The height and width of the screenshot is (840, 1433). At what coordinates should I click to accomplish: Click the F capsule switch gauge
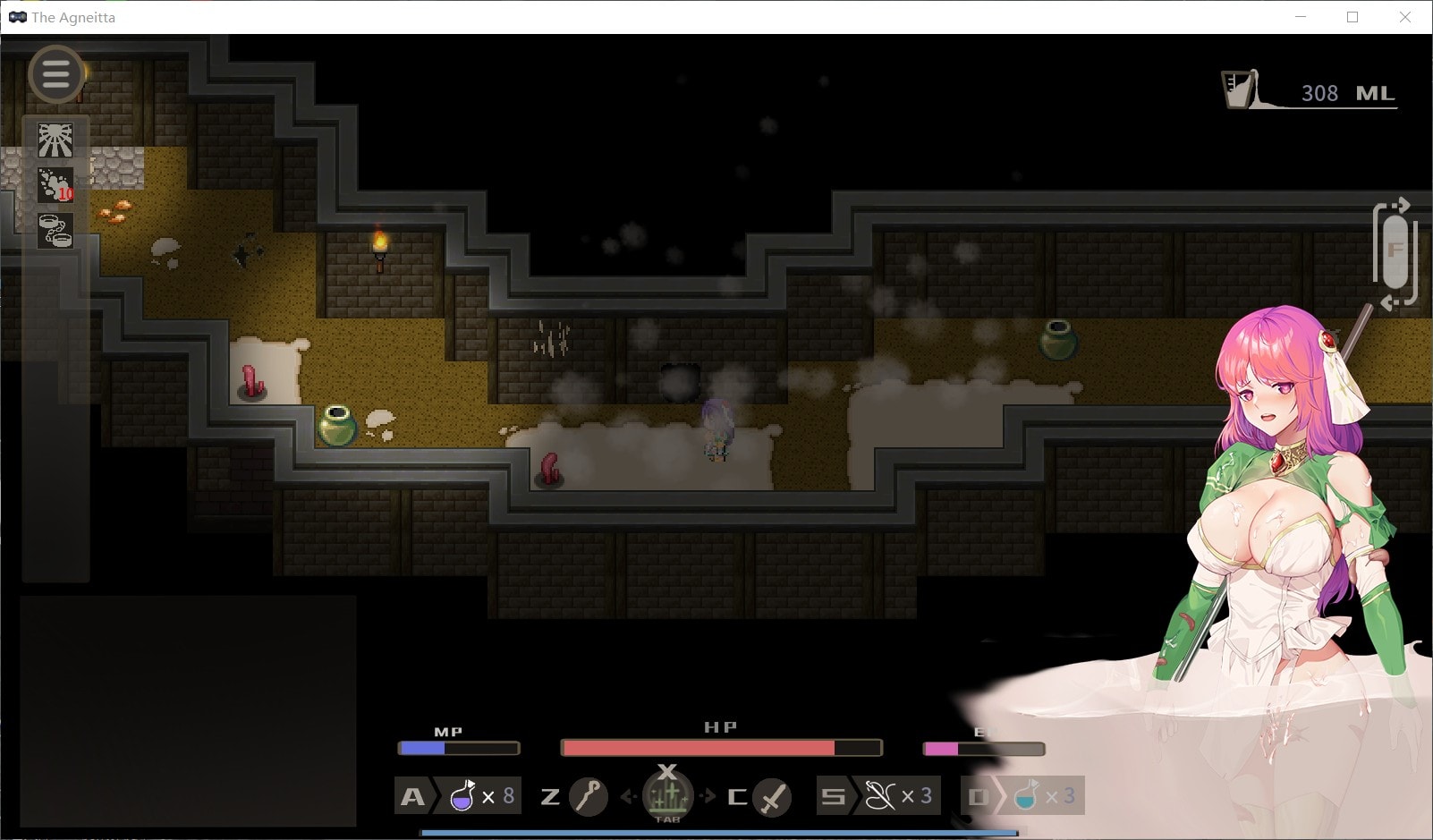pos(1395,253)
